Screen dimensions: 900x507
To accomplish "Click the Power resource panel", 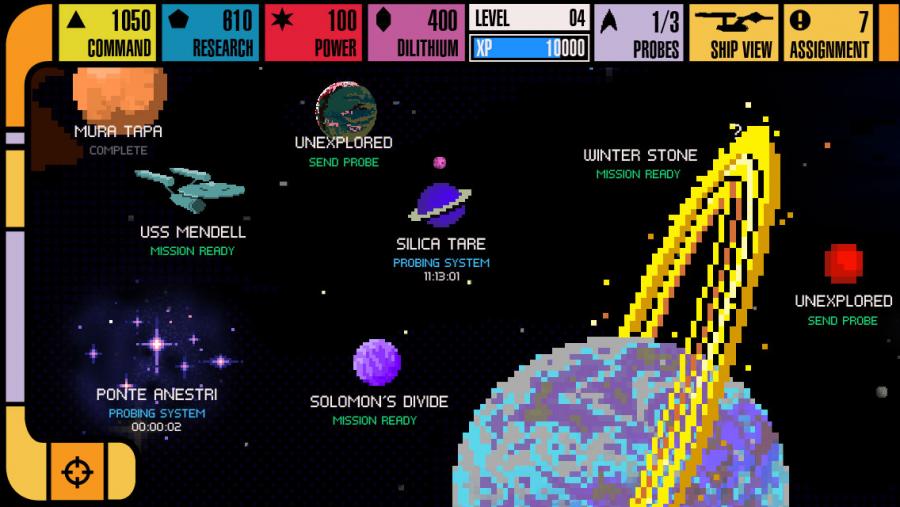I will (312, 32).
